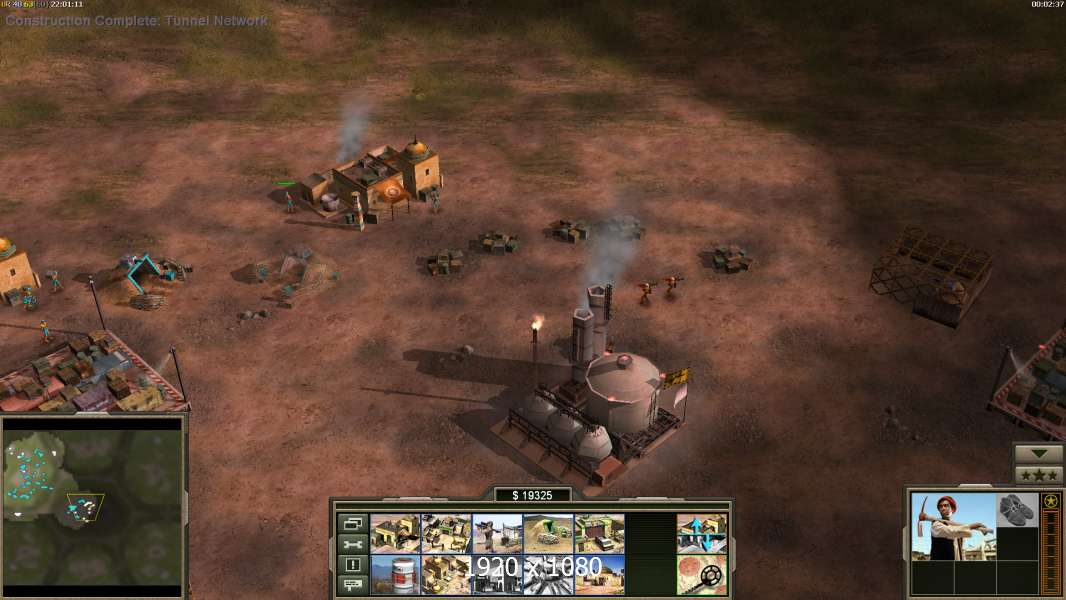Viewport: 1066px width, 600px height.
Task: Open the three-star General's powers button
Action: 1038,475
